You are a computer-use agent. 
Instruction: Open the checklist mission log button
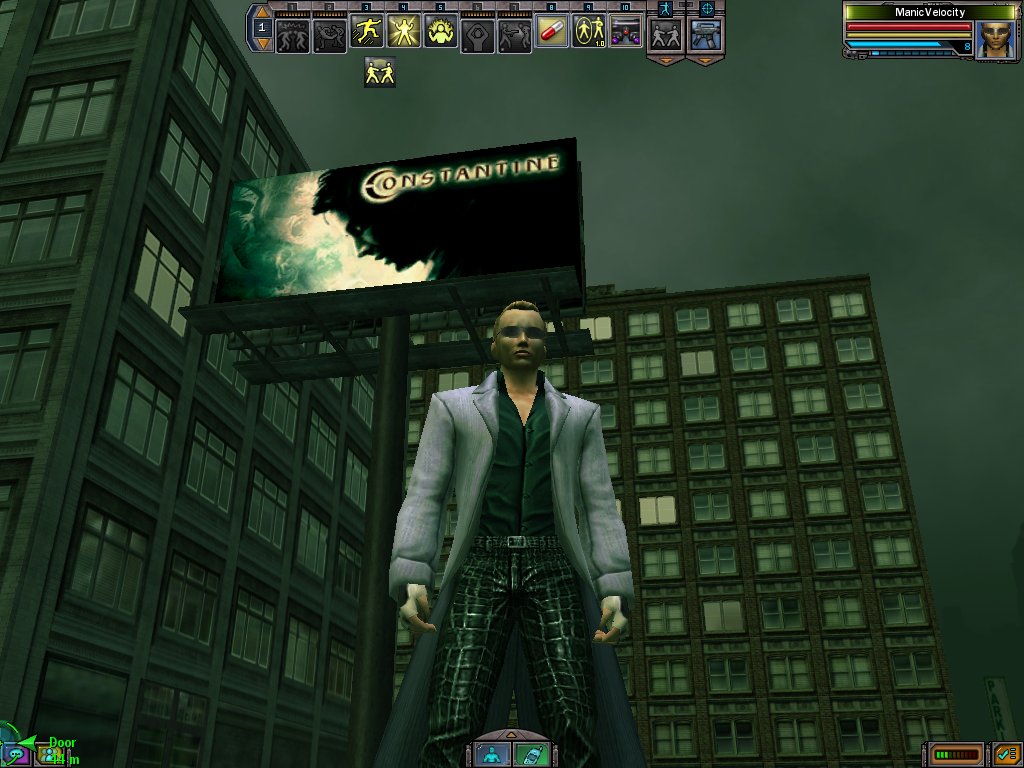(1004, 753)
